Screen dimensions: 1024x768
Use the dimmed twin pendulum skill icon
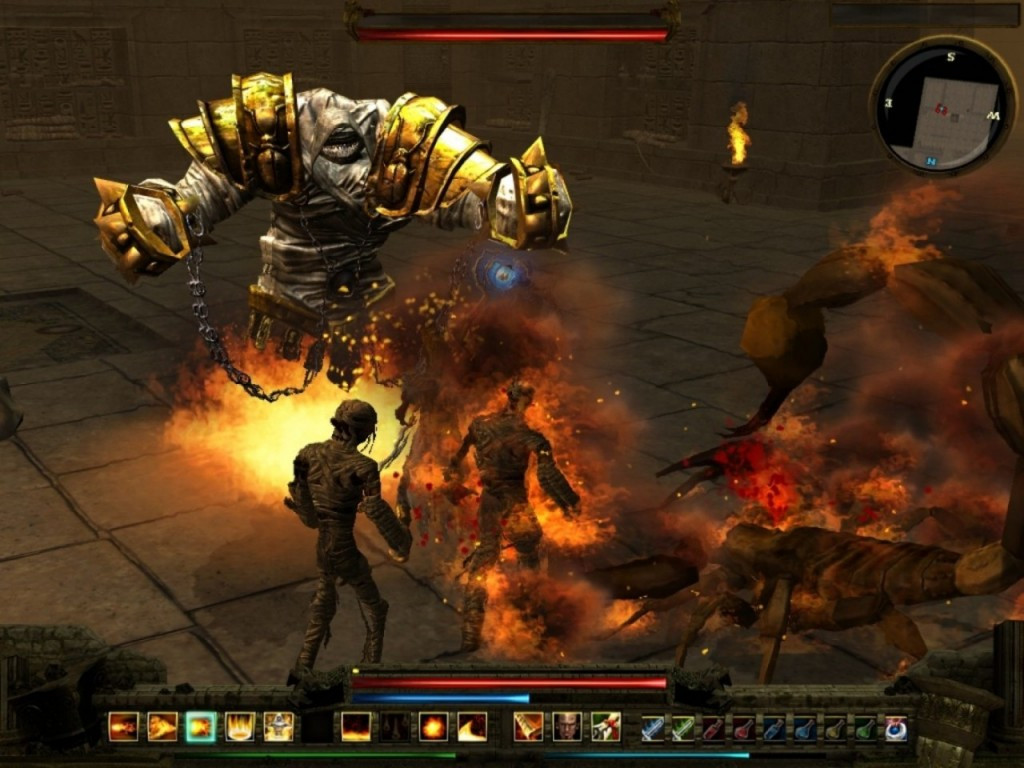click(x=394, y=726)
